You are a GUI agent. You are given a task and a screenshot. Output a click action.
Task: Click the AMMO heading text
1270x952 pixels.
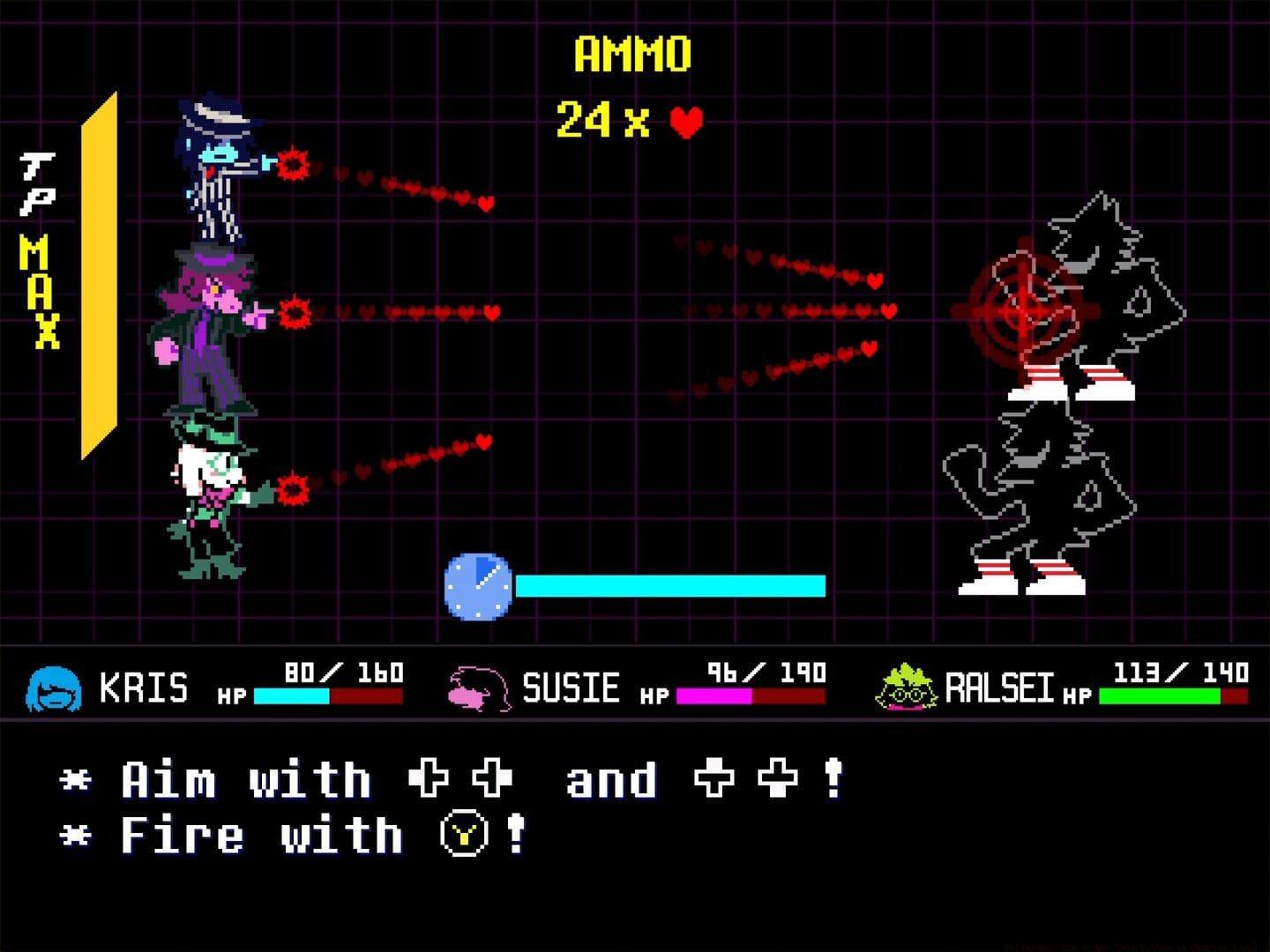coord(631,53)
